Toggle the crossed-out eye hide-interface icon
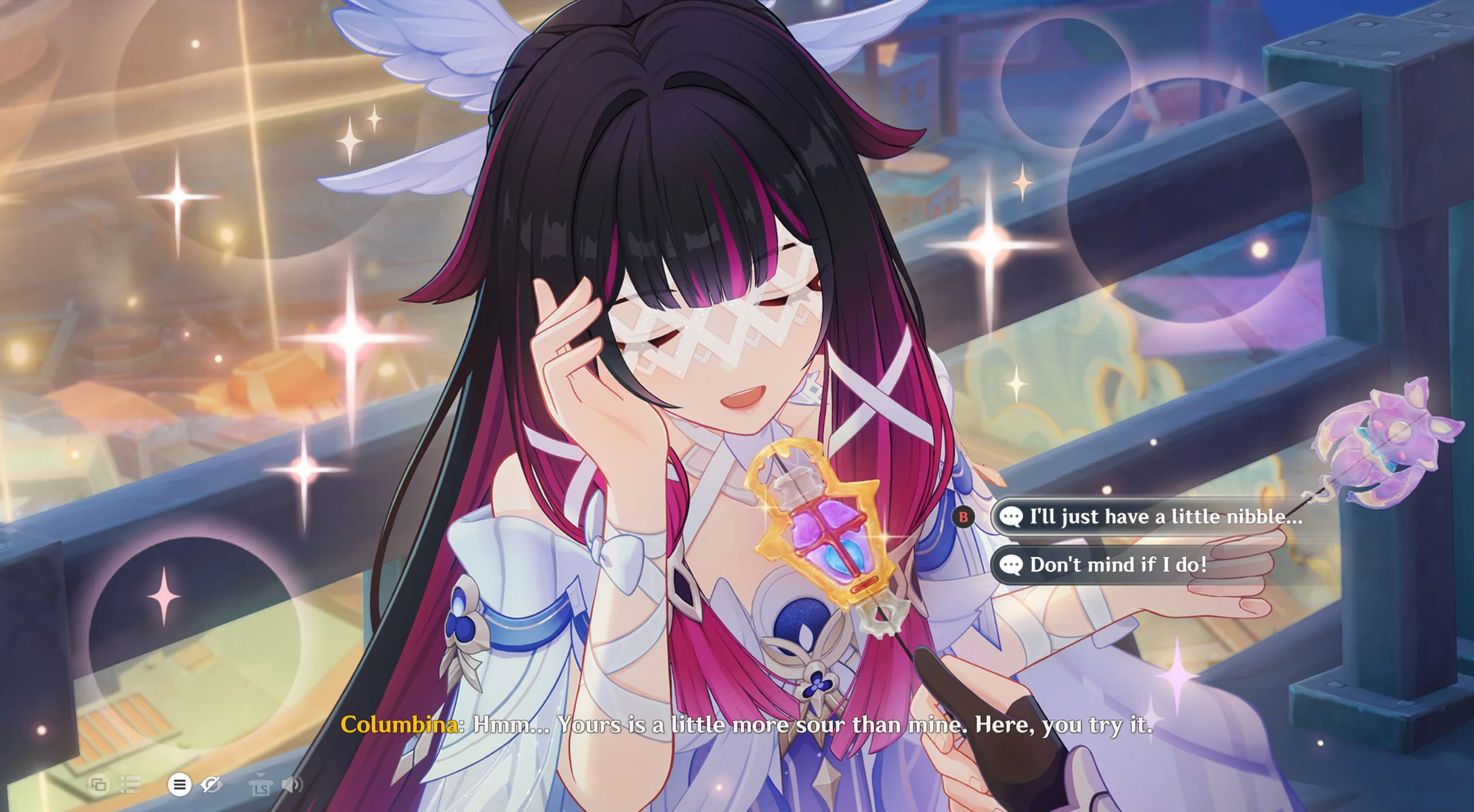Screen dimensions: 1474x812 pyautogui.click(x=211, y=784)
